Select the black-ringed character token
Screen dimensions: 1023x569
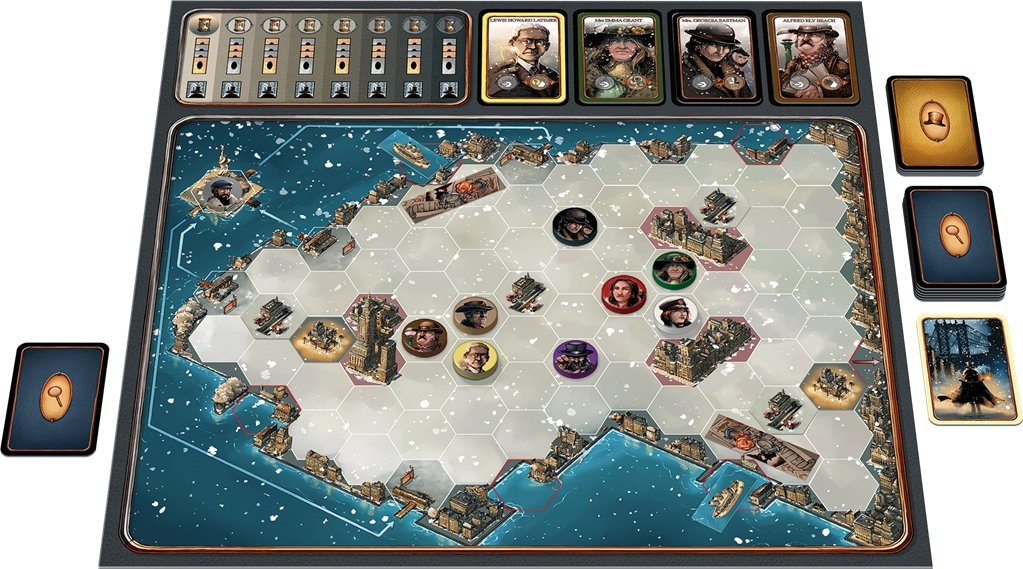coord(574,225)
